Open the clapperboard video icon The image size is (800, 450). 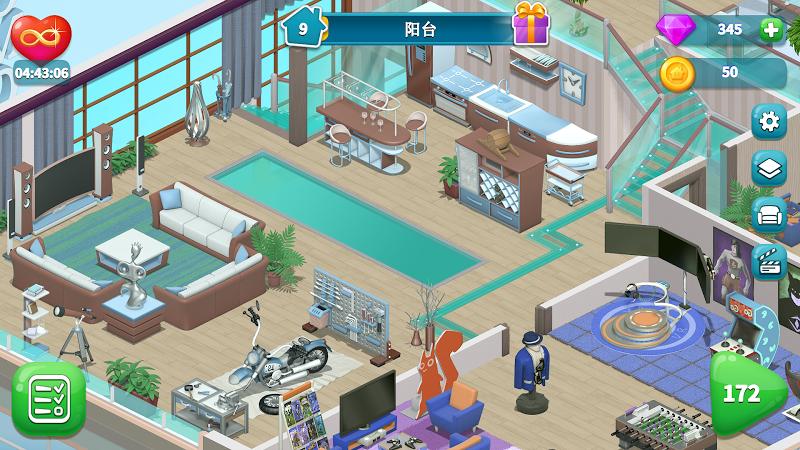[769, 261]
